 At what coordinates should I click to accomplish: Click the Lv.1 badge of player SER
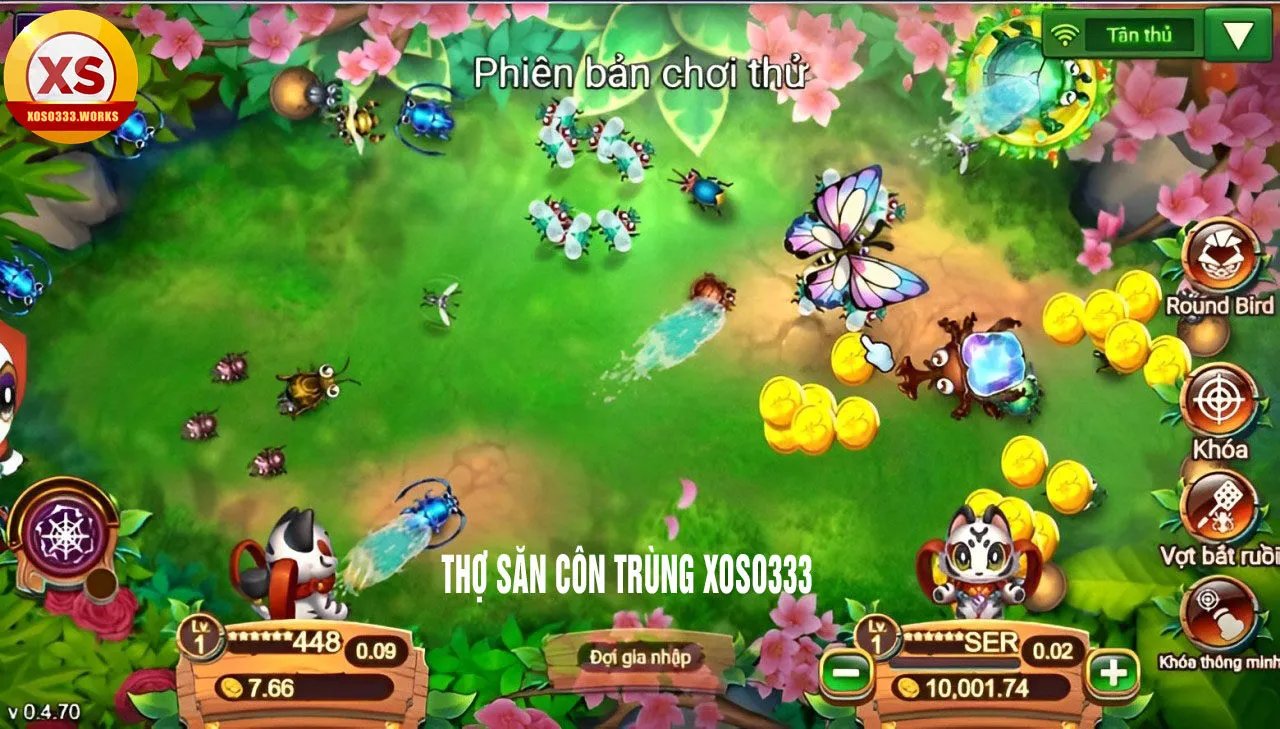[876, 636]
